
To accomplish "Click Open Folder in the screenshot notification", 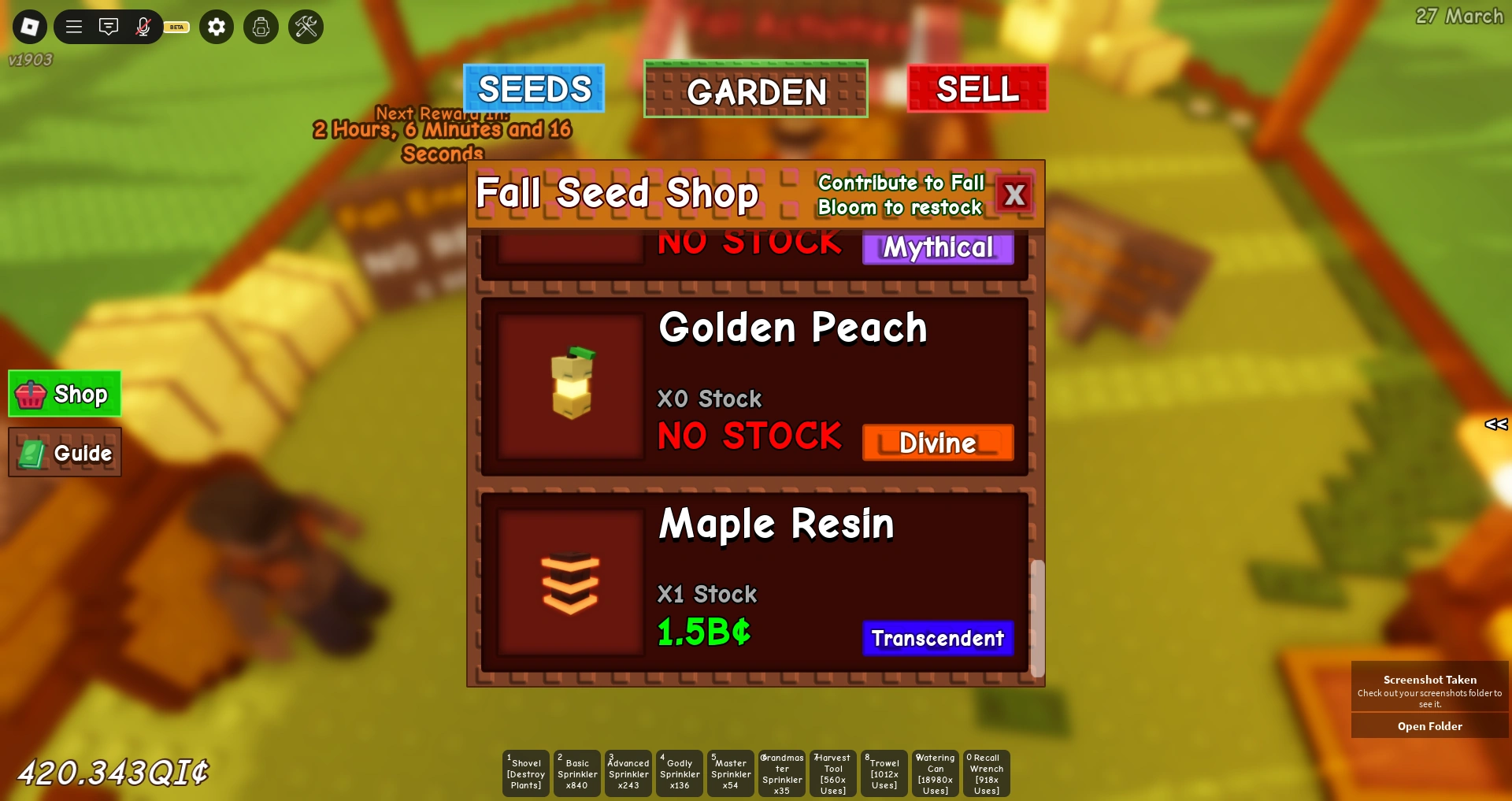I will click(x=1429, y=725).
